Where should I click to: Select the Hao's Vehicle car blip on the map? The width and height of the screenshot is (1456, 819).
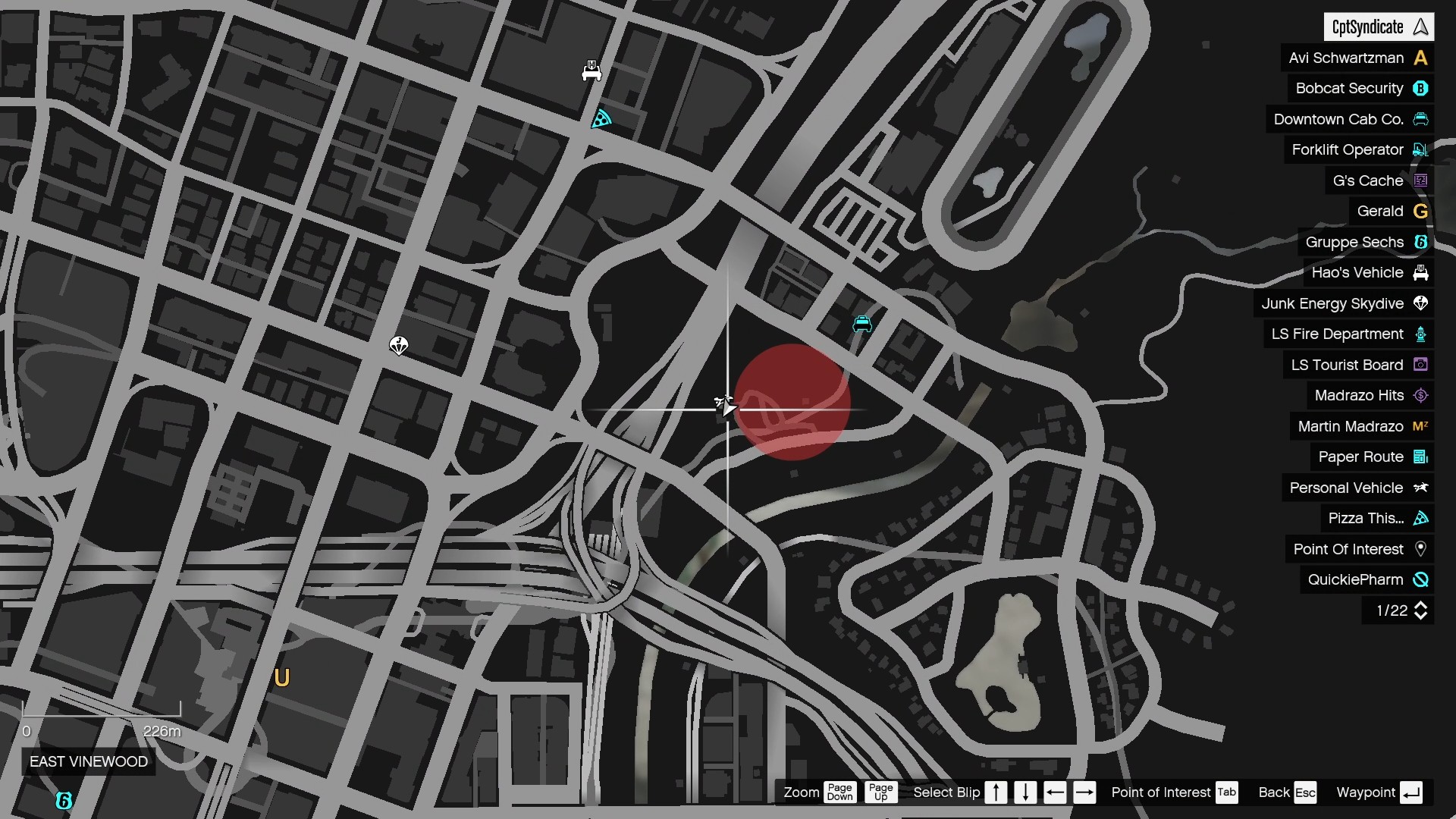tap(593, 70)
